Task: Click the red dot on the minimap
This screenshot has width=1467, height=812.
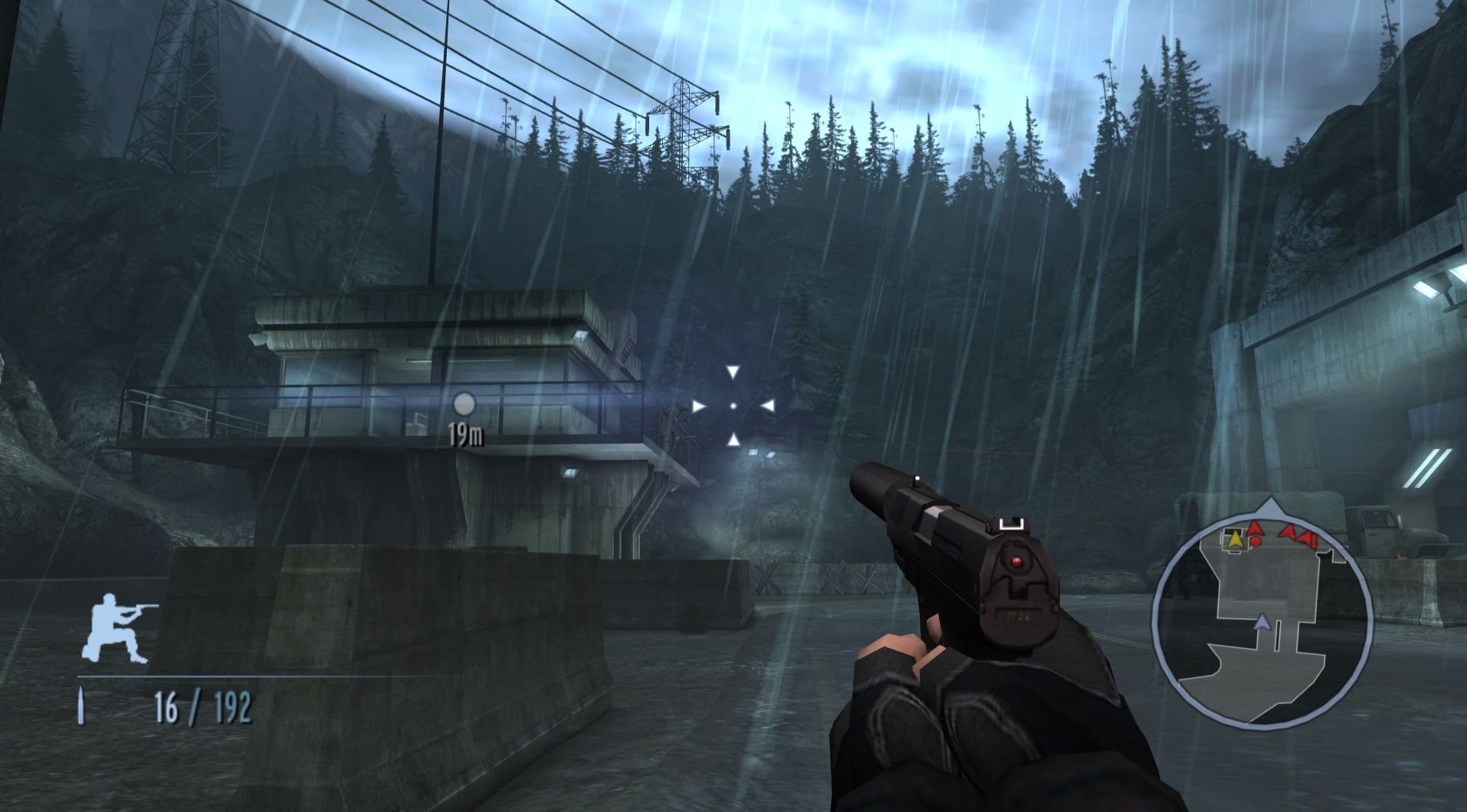Action: (1255, 542)
